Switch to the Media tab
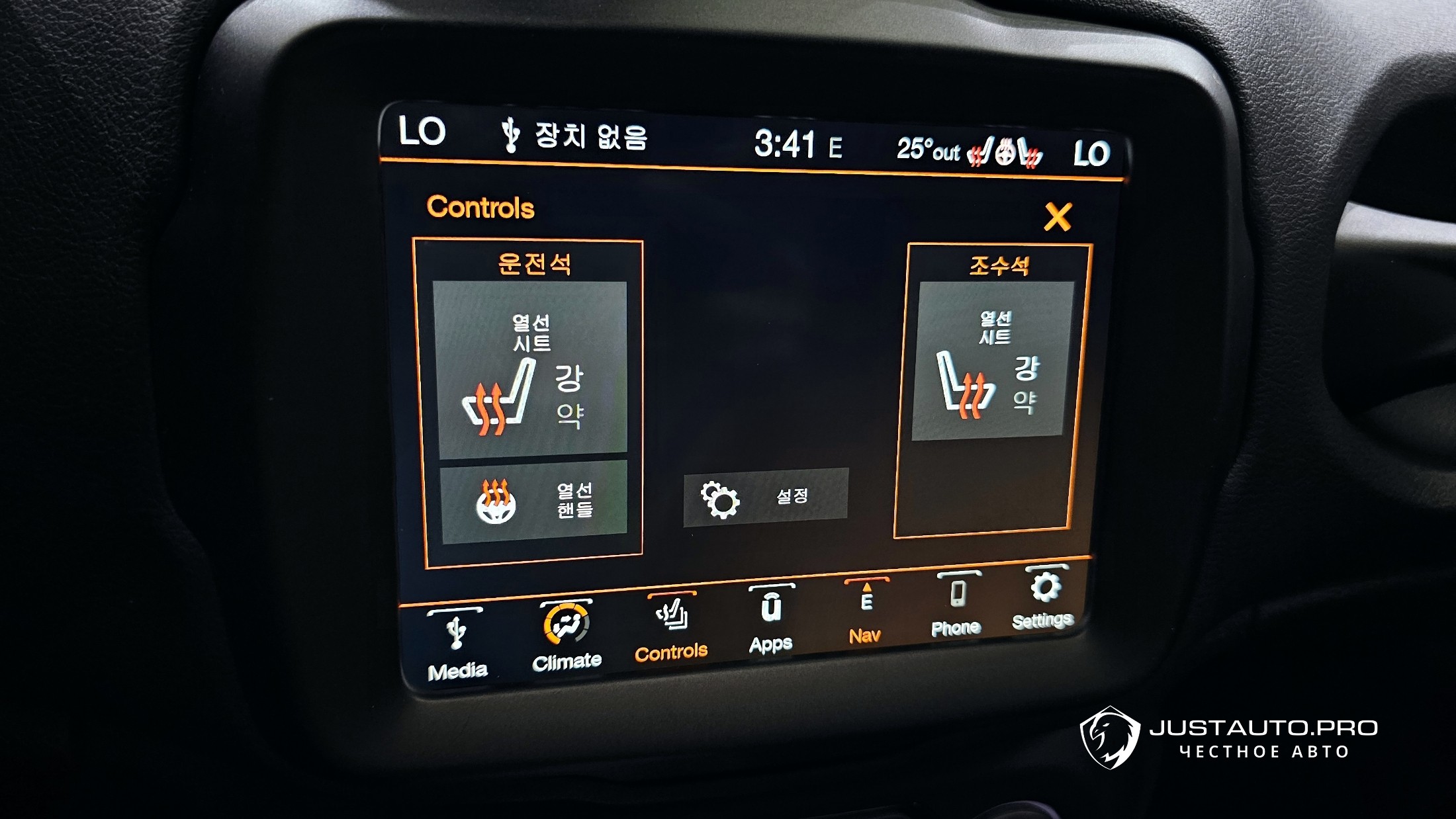This screenshot has width=1456, height=819. (x=457, y=646)
